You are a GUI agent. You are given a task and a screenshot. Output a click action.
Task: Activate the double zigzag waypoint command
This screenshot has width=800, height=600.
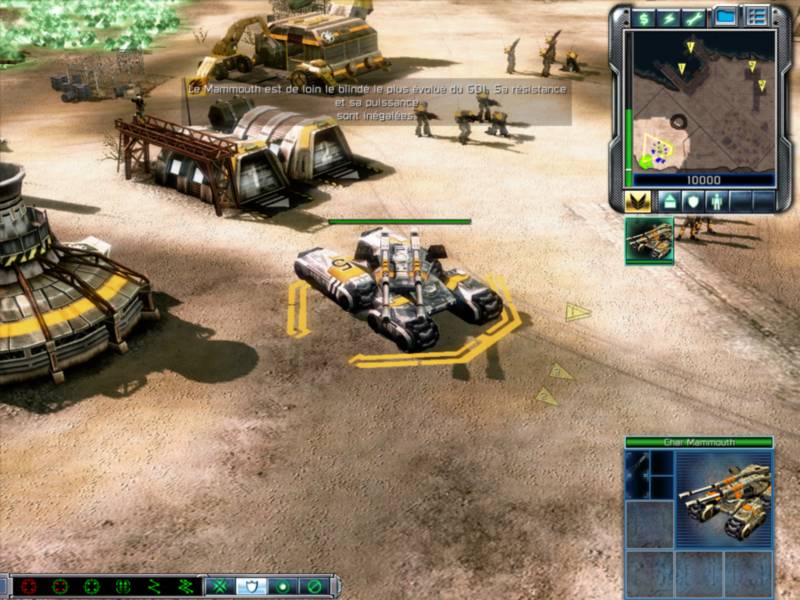[x=186, y=586]
